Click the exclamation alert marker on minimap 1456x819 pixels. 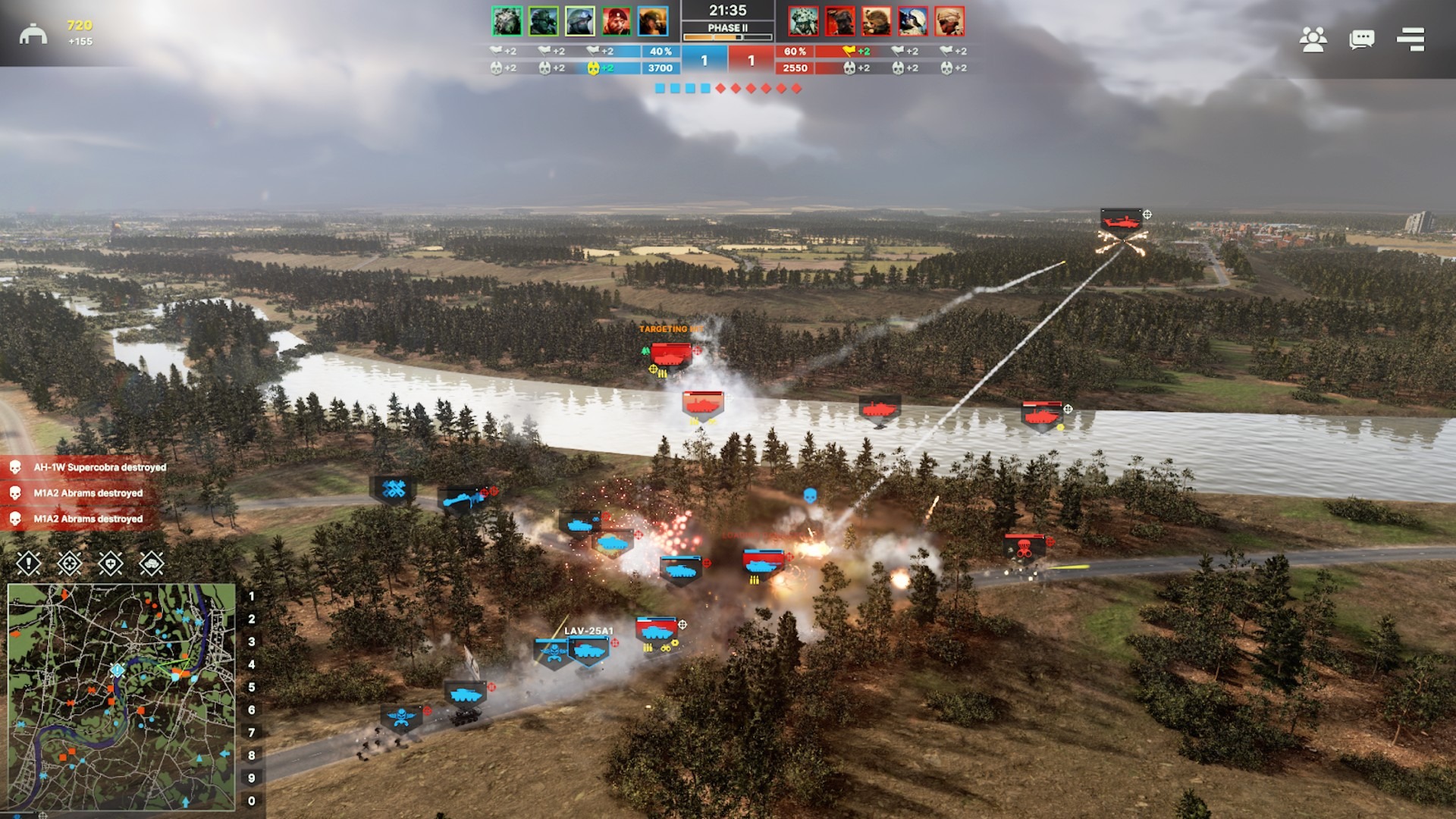118,670
